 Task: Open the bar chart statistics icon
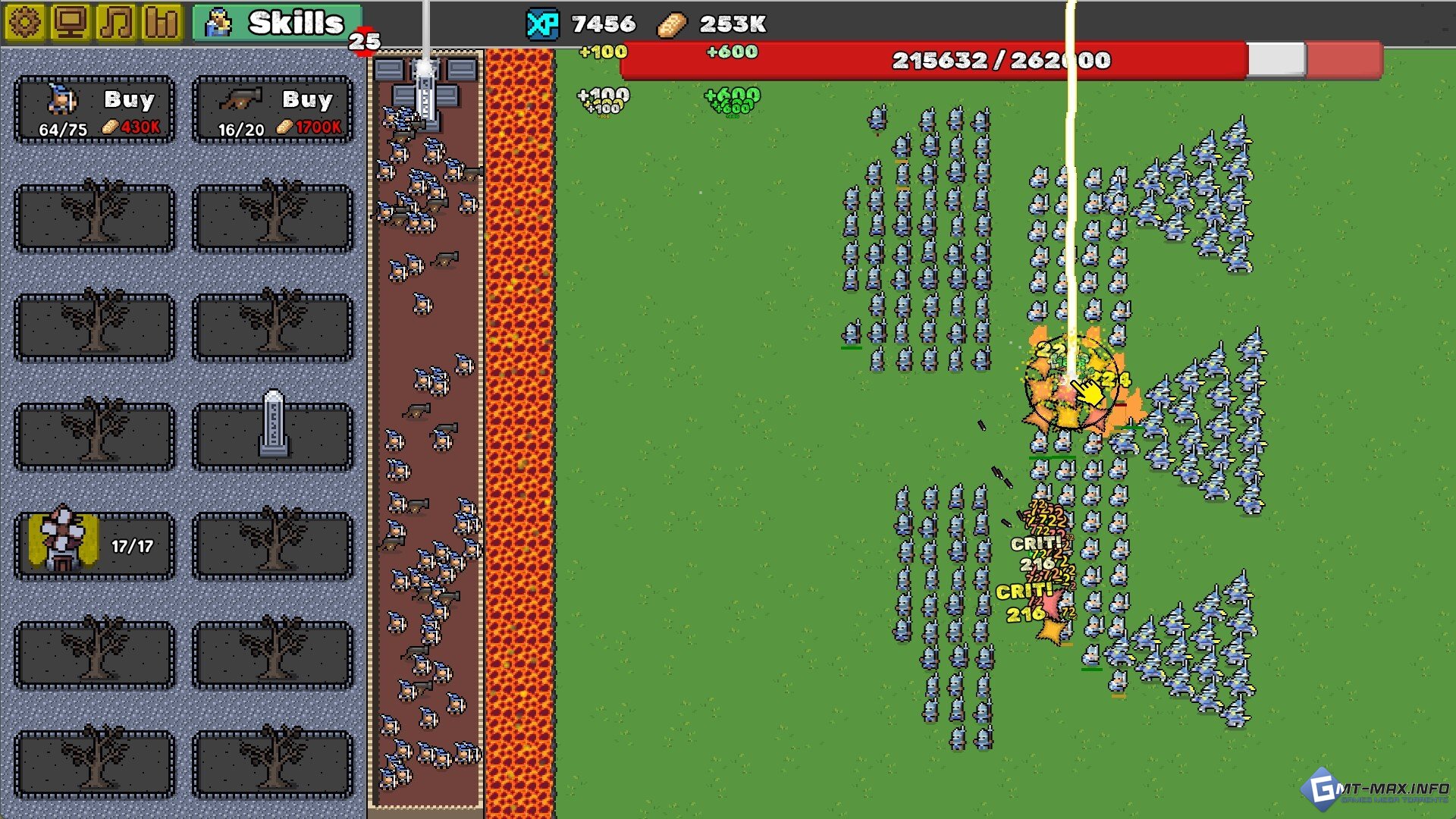162,23
